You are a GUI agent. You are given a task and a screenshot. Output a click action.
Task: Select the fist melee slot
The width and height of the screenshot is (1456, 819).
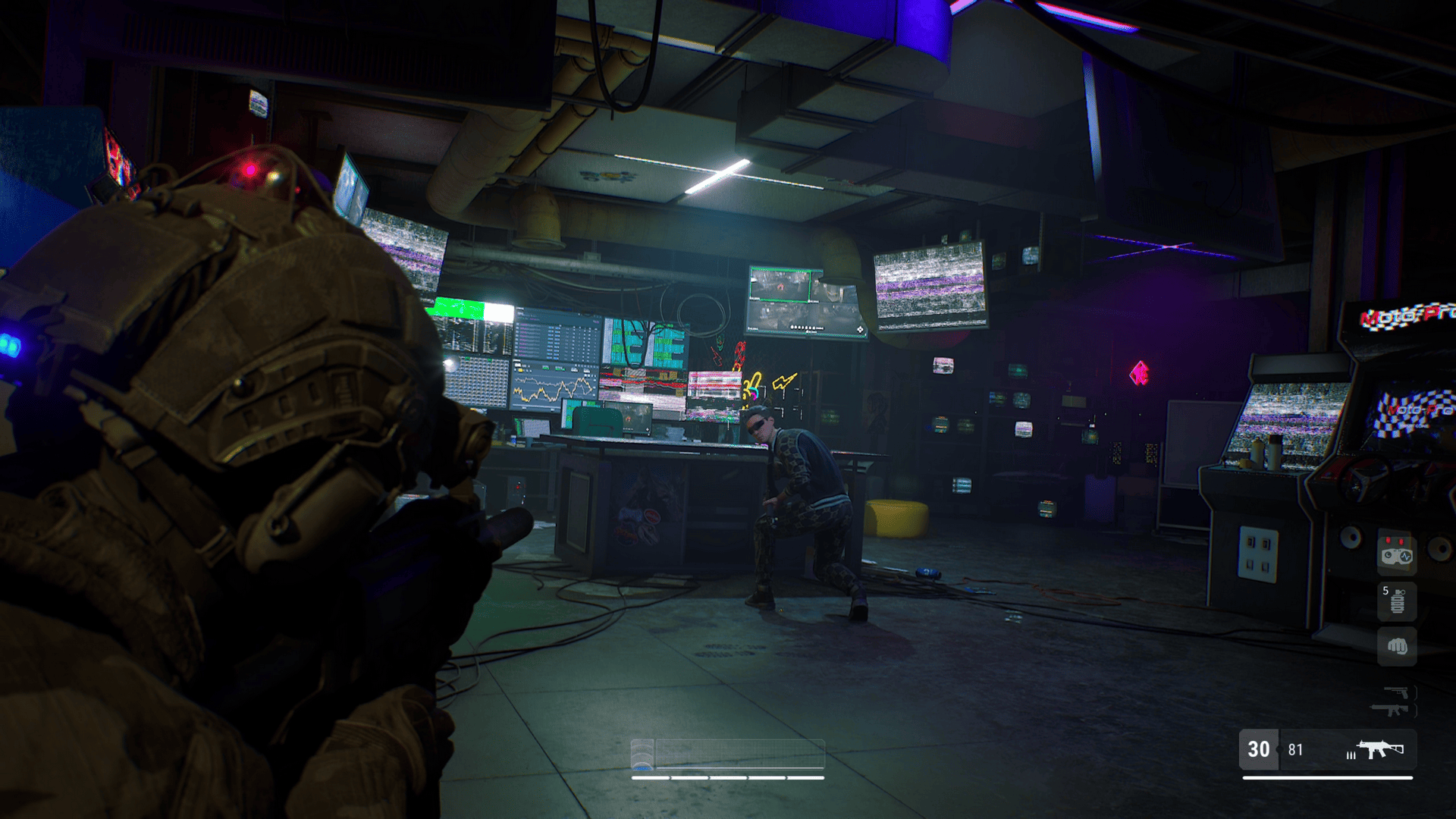(x=1397, y=646)
